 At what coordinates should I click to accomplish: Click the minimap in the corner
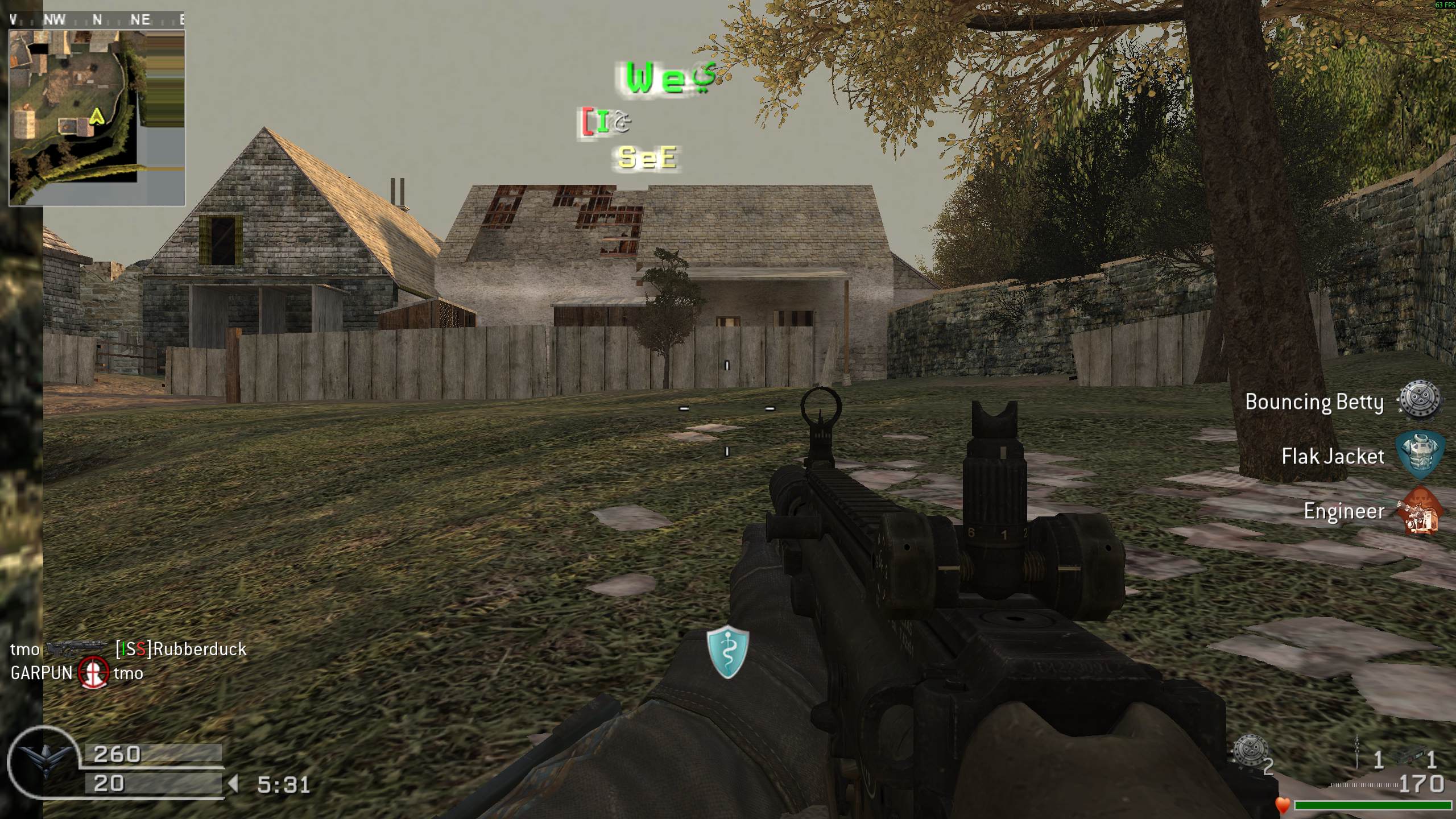click(x=97, y=117)
